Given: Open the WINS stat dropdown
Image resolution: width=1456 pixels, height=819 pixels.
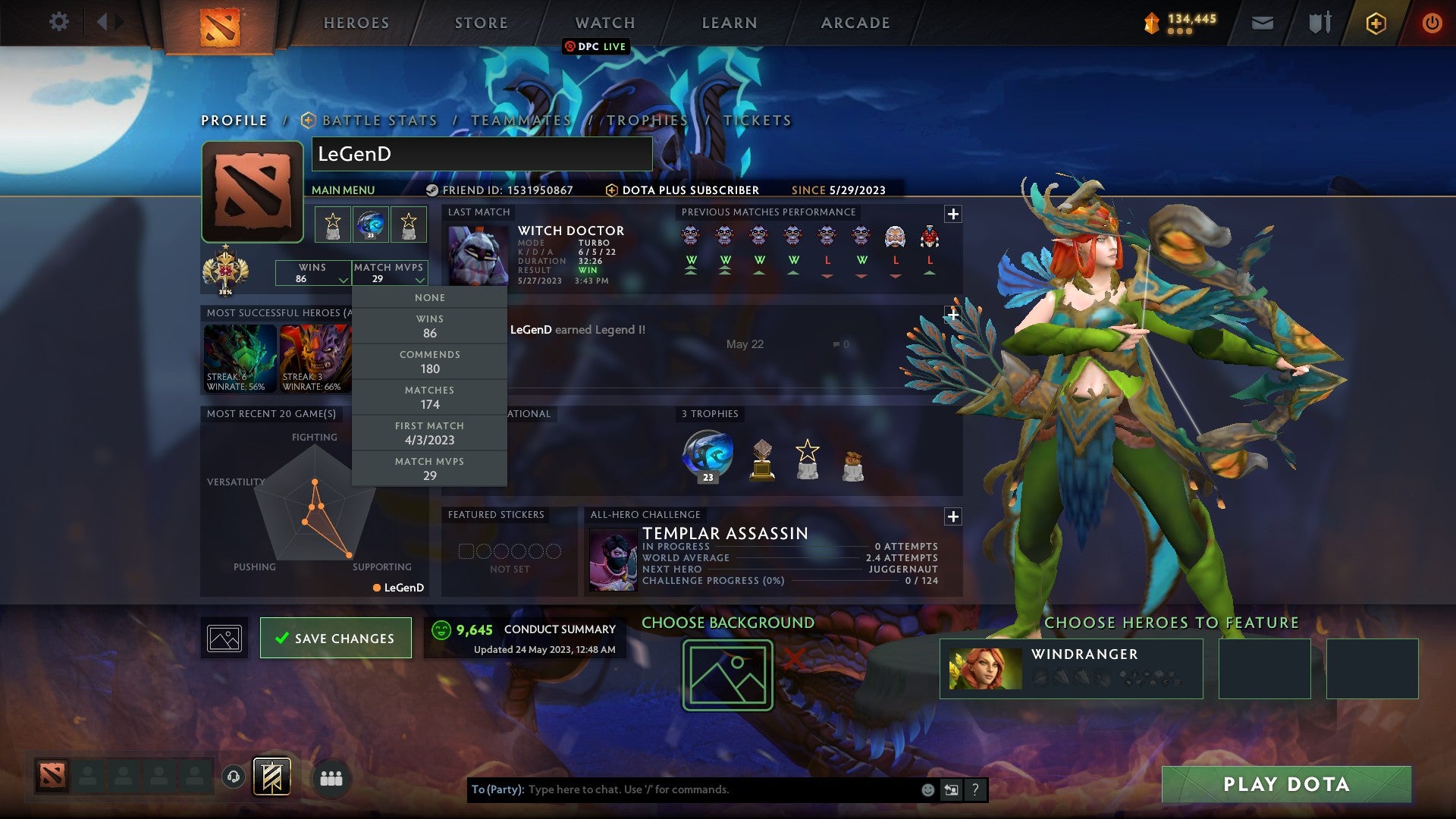Looking at the screenshot, I should (312, 274).
